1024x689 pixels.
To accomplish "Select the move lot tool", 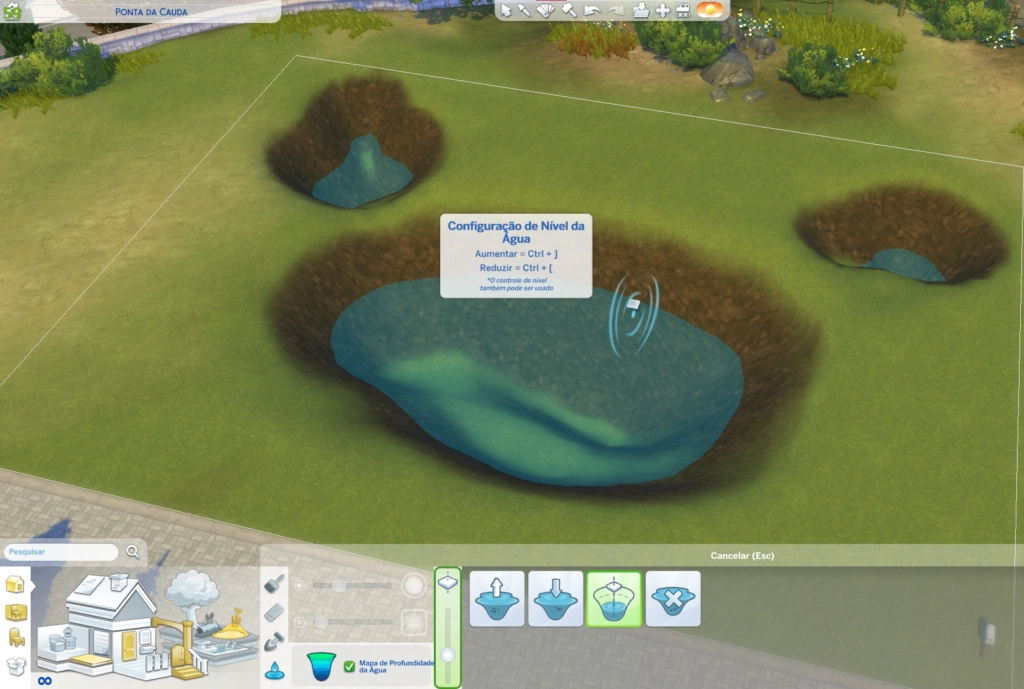I will 662,10.
